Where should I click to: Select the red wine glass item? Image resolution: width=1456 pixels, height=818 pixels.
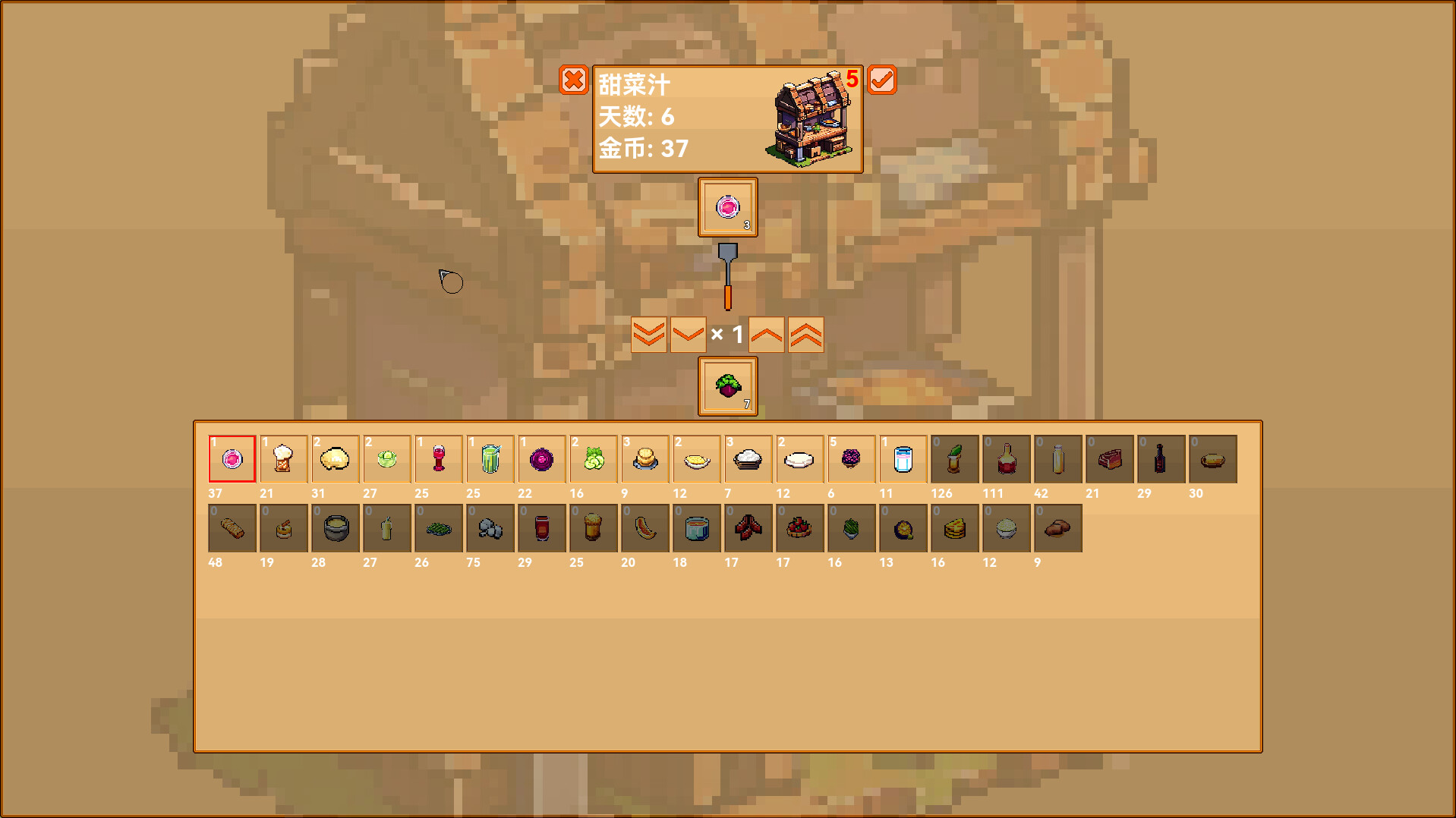[x=438, y=458]
